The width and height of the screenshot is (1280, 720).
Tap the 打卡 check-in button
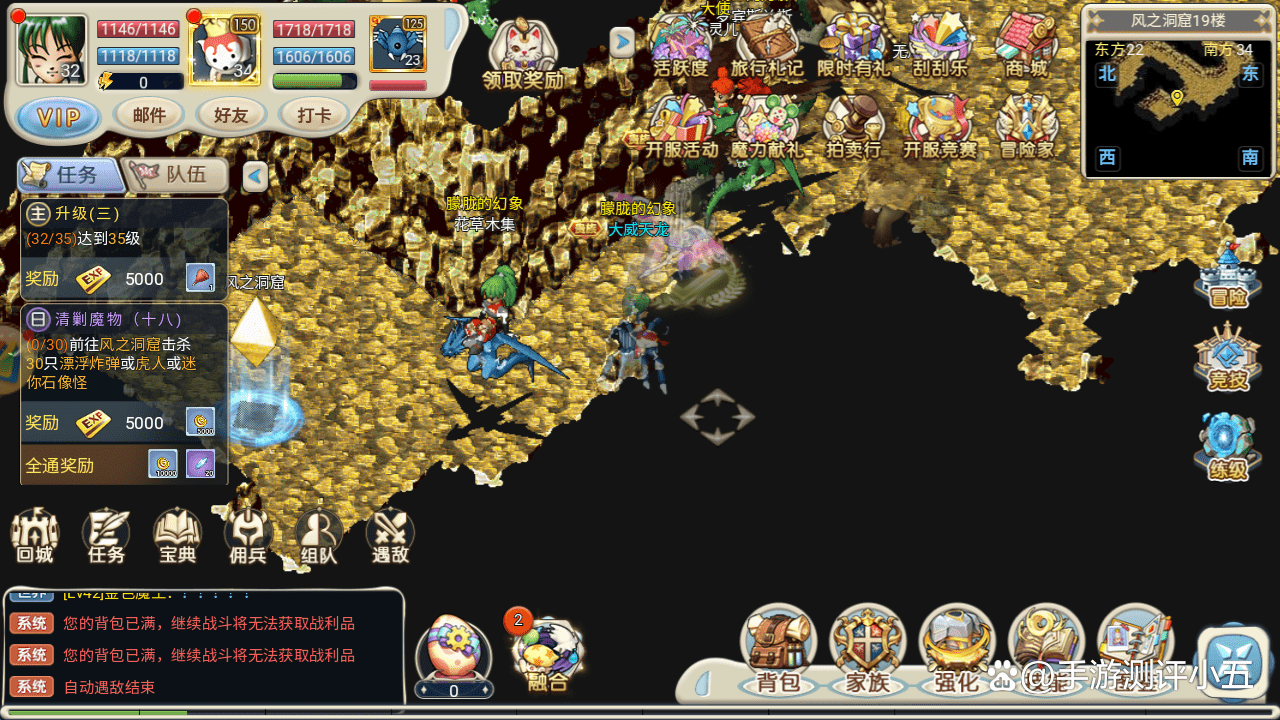(x=314, y=116)
